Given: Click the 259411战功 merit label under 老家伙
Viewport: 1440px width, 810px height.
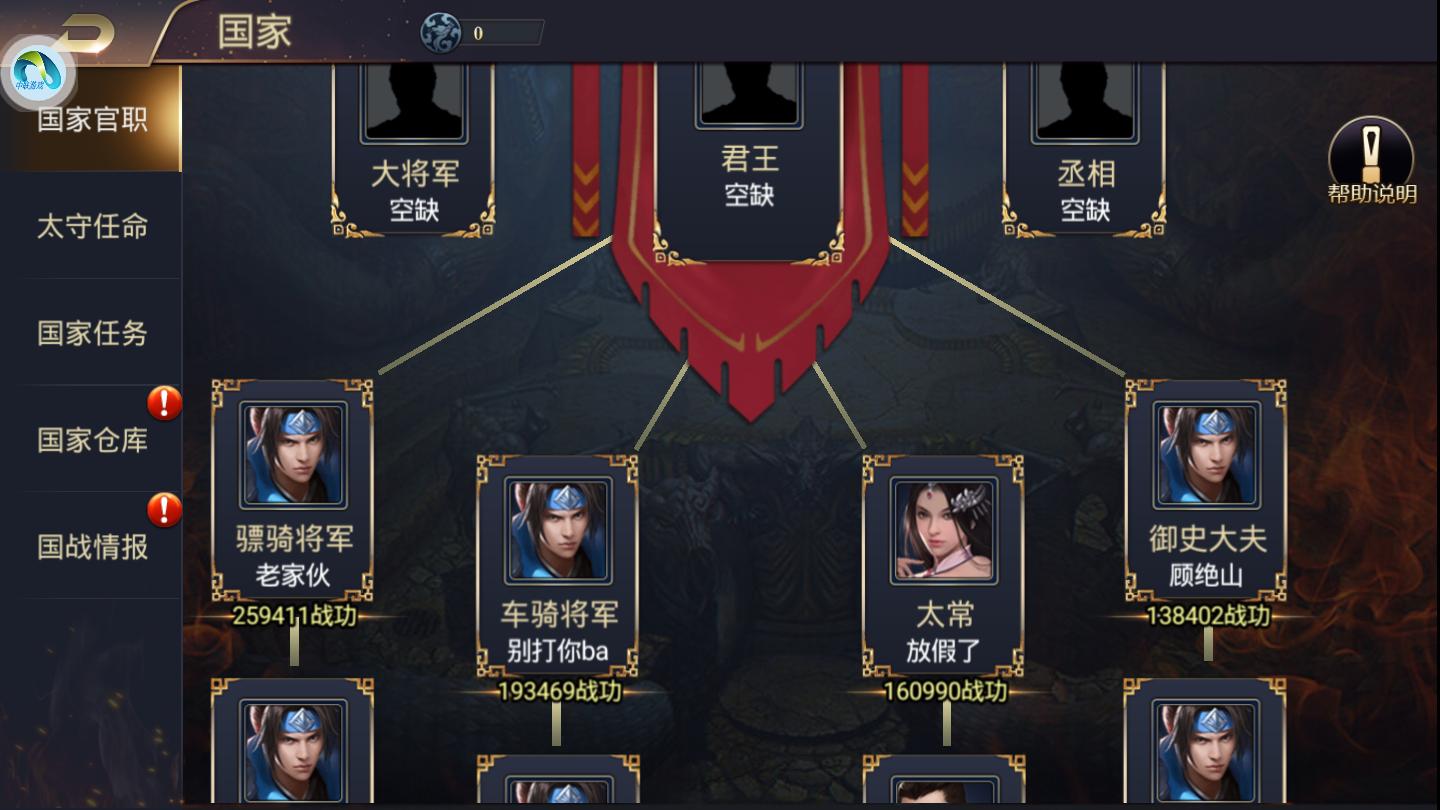Looking at the screenshot, I should 292,615.
